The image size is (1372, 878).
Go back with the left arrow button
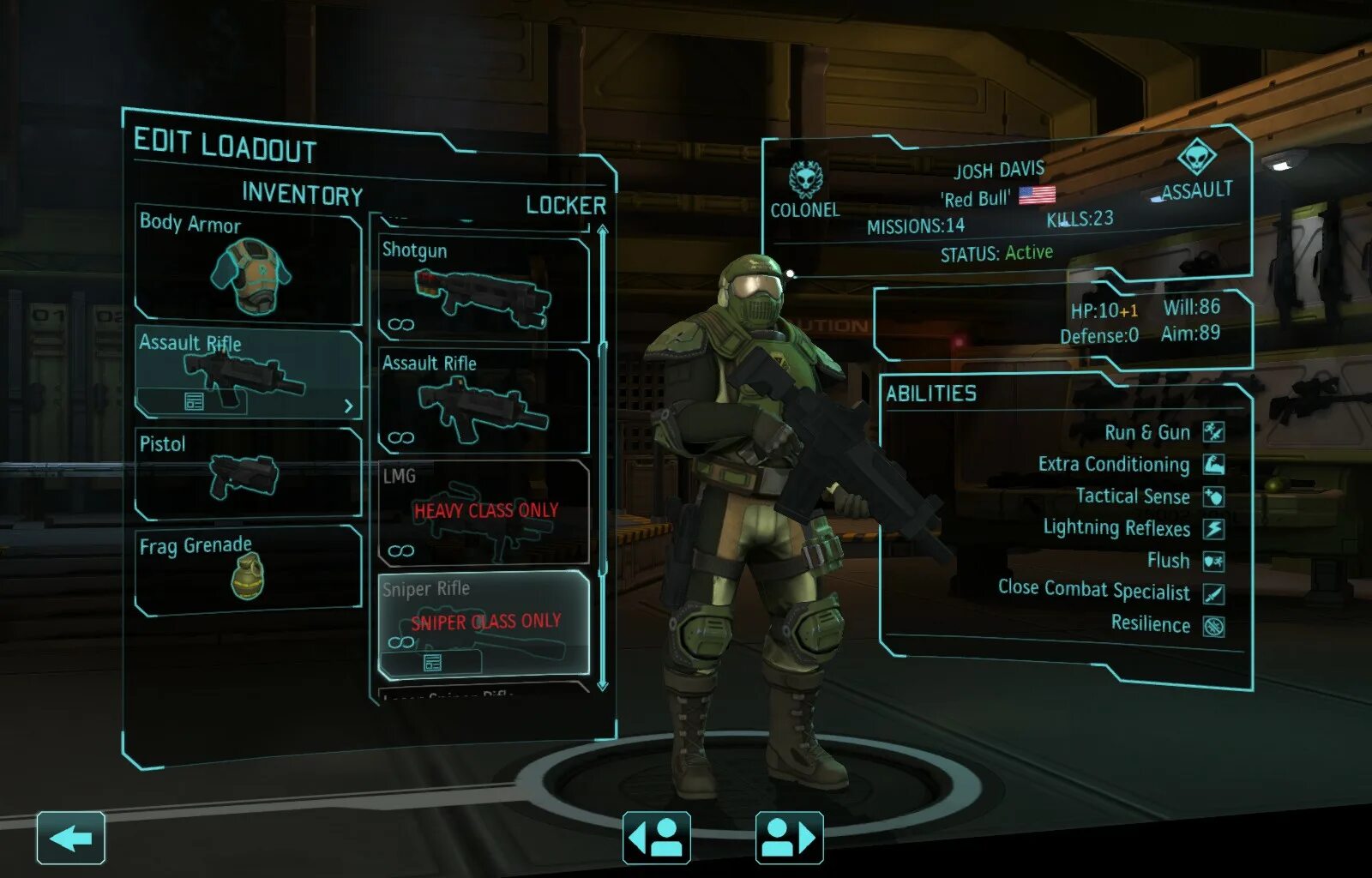(x=70, y=838)
